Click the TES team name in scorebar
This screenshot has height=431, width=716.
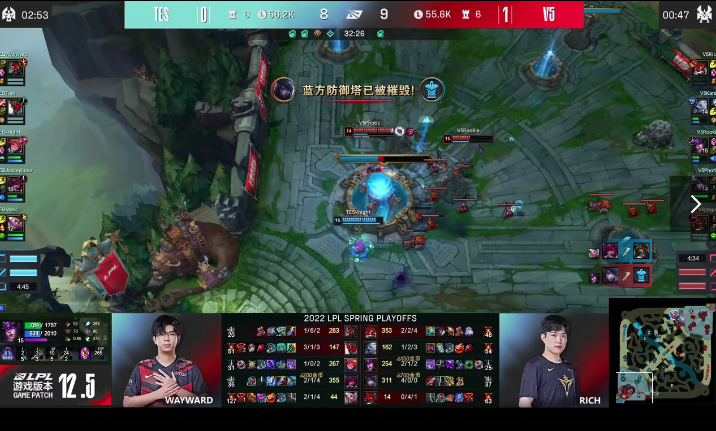[163, 14]
